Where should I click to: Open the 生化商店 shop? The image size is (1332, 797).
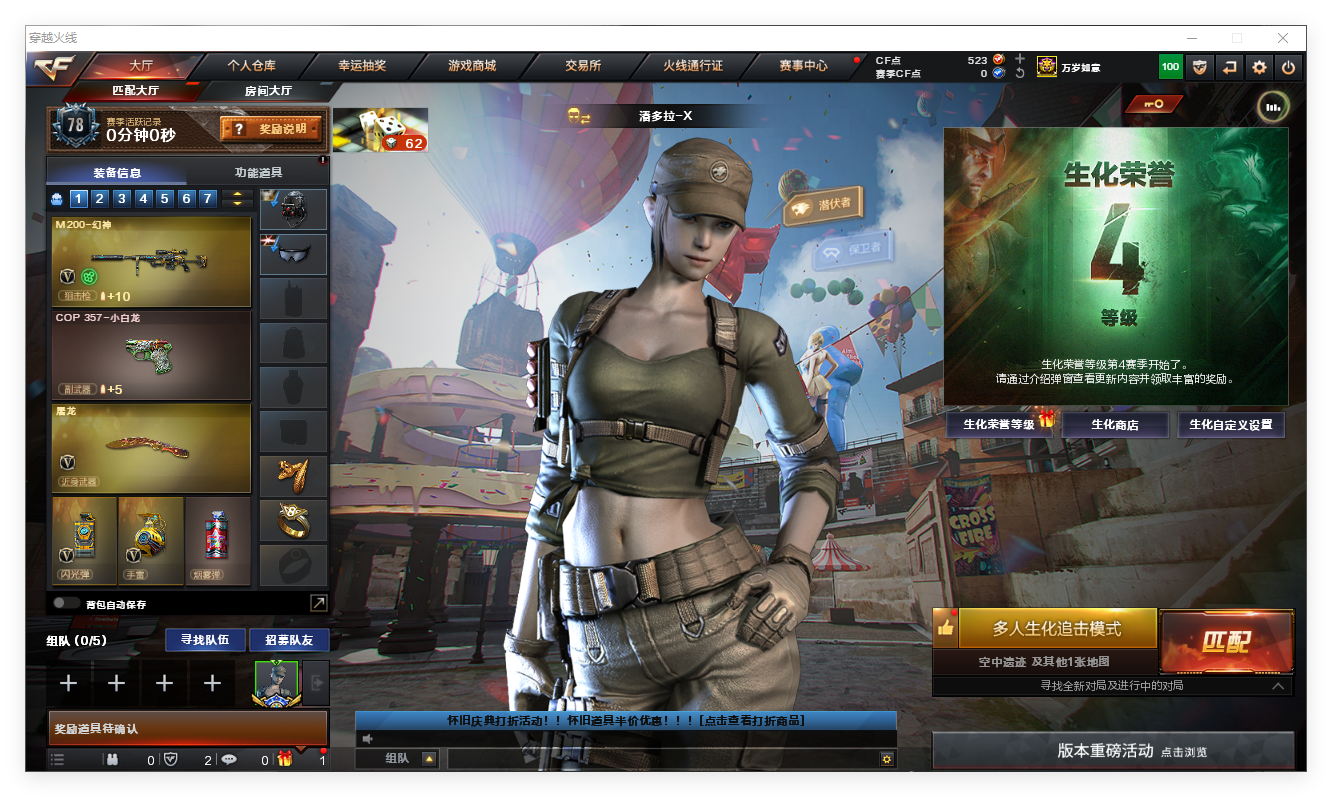click(x=1114, y=424)
